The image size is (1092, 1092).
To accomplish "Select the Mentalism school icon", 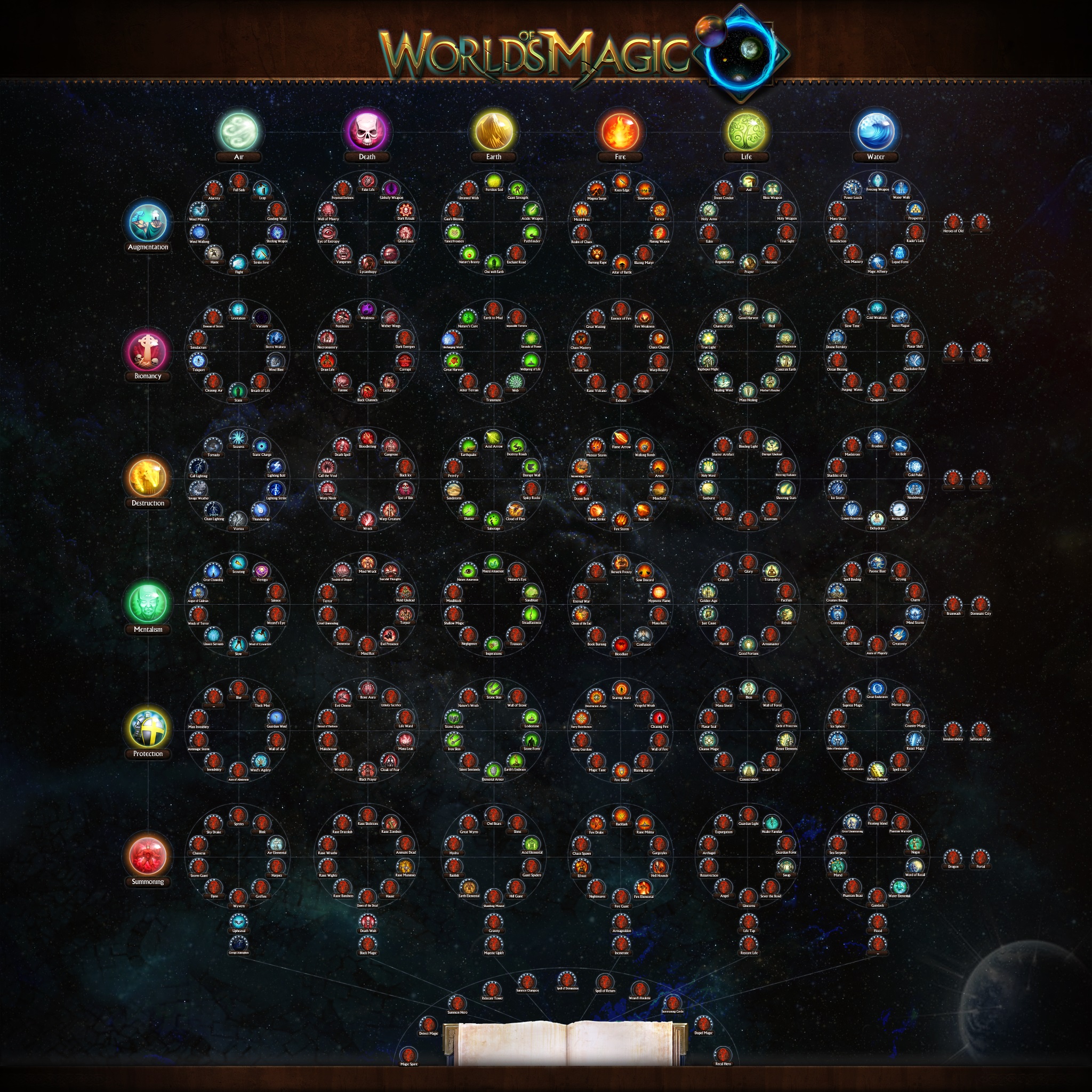I will click(147, 603).
